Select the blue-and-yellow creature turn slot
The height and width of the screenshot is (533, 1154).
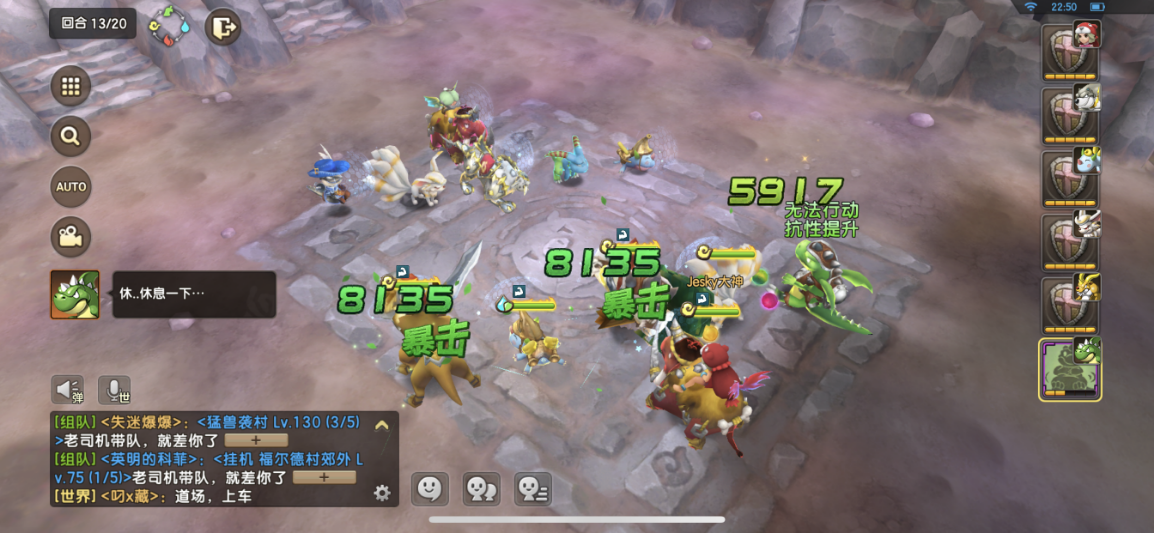coord(1070,177)
